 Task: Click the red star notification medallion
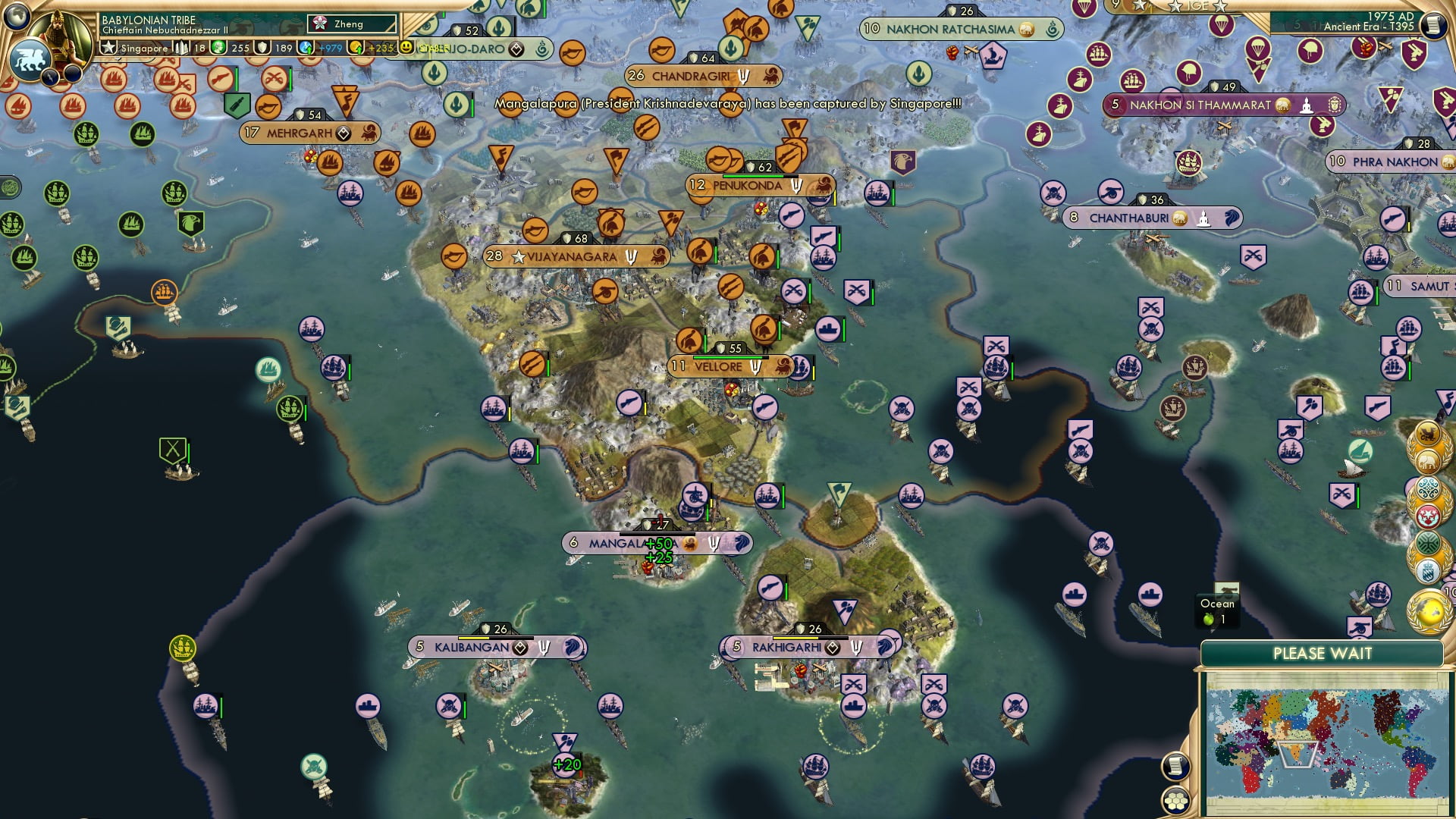tap(1427, 516)
